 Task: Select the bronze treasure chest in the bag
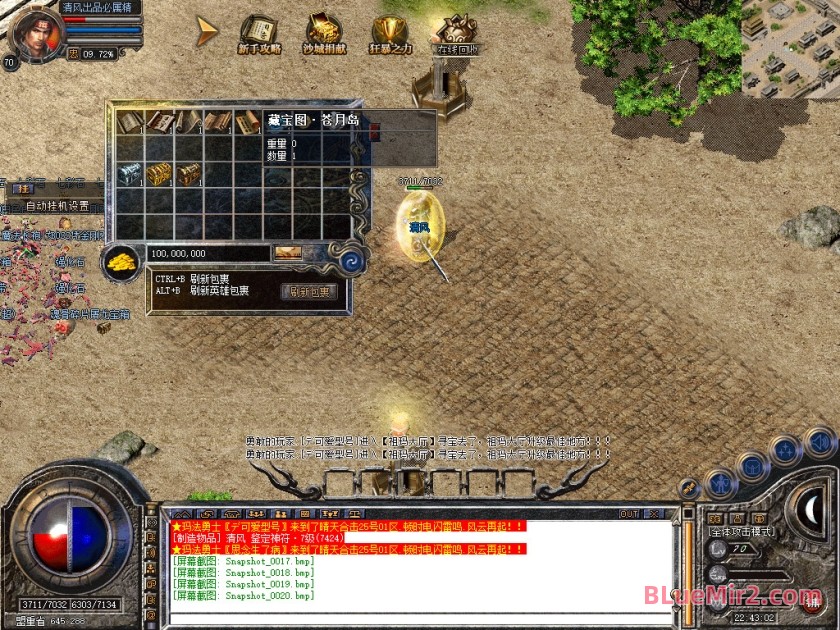click(188, 174)
